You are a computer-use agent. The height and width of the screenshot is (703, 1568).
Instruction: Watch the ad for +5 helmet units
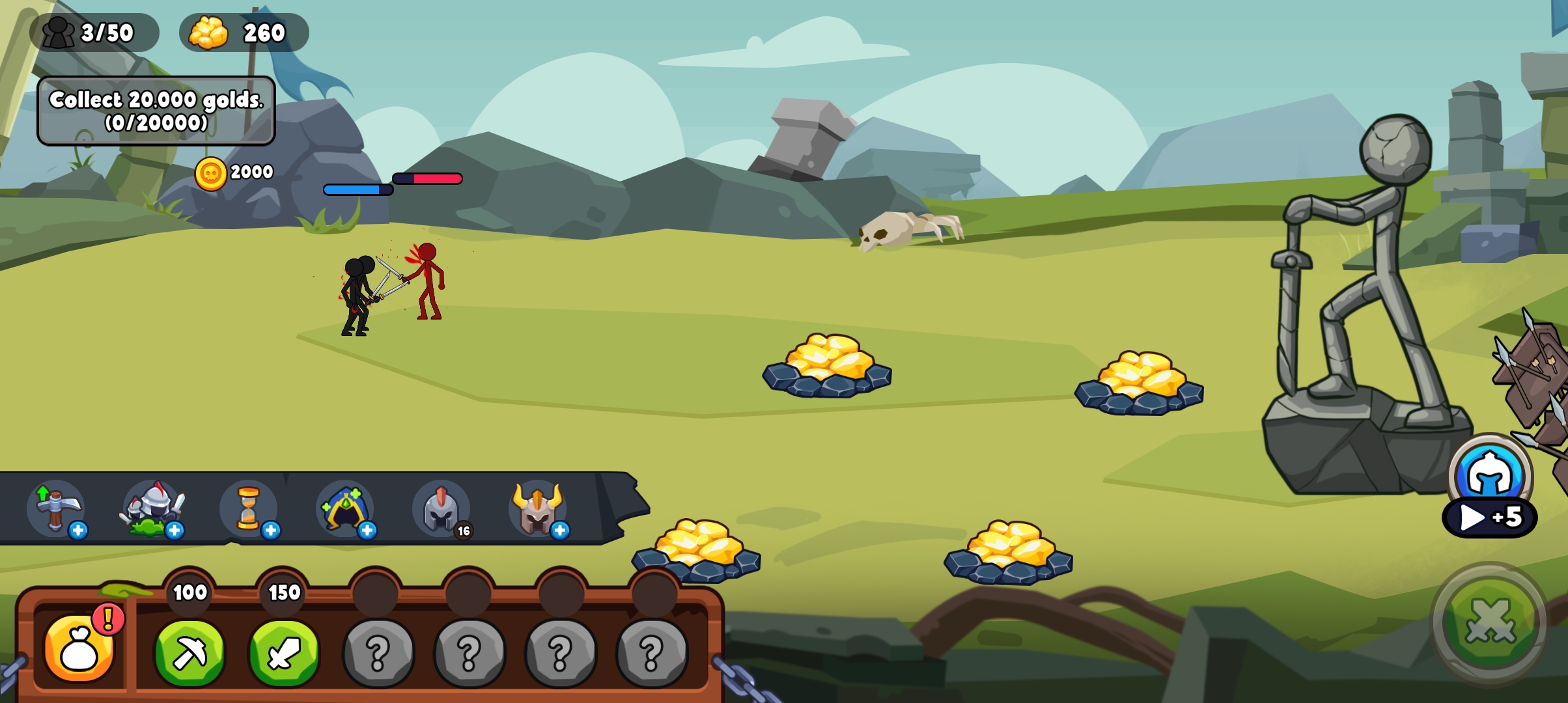tap(1489, 517)
